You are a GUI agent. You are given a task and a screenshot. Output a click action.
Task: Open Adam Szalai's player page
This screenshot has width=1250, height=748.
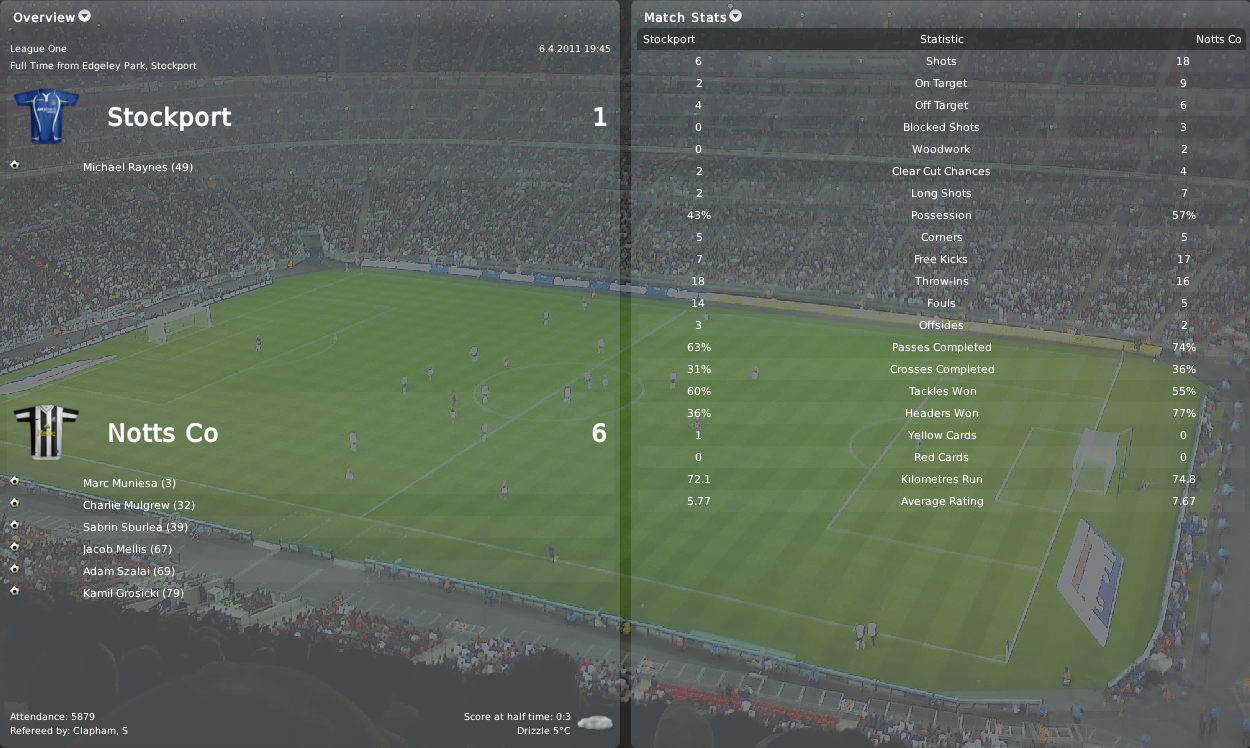(129, 571)
